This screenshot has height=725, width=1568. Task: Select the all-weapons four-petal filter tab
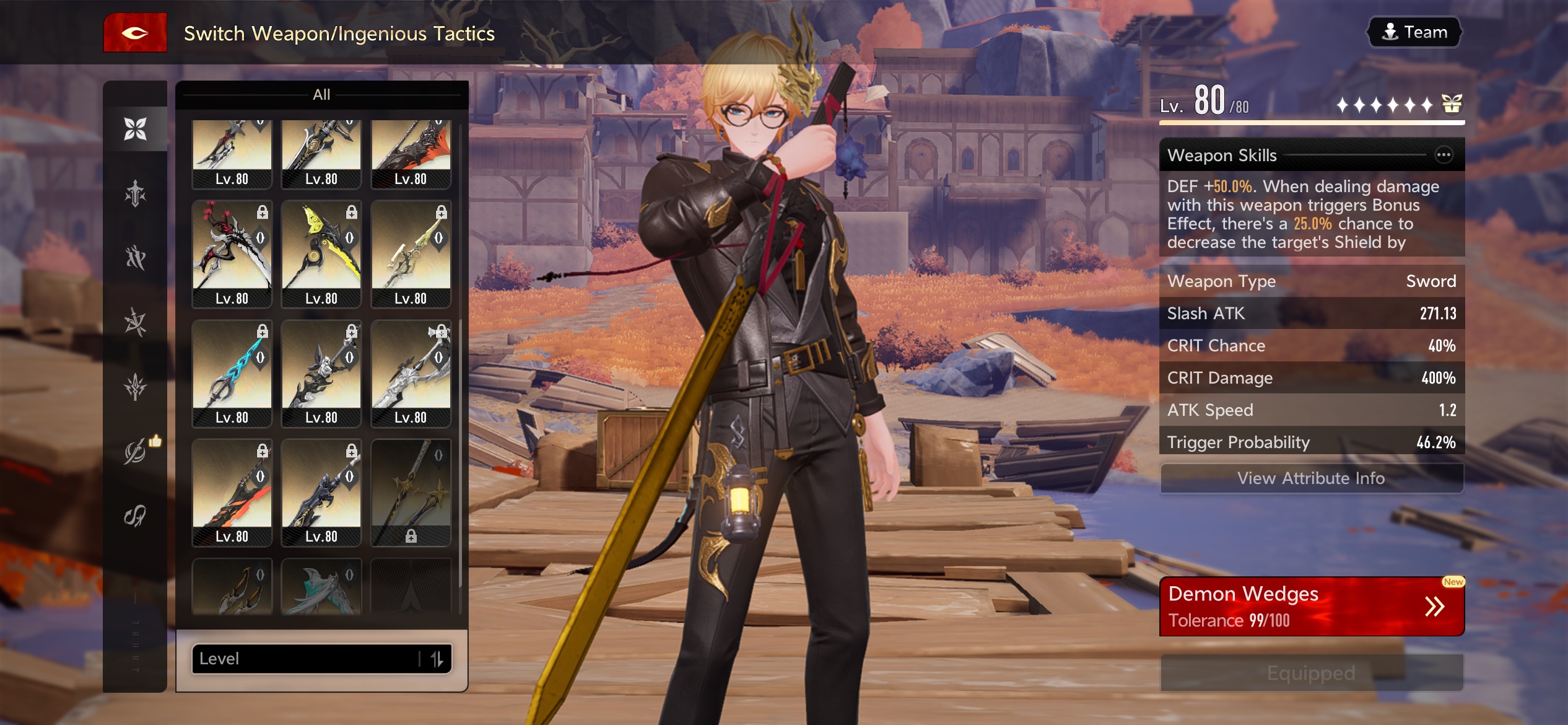135,129
